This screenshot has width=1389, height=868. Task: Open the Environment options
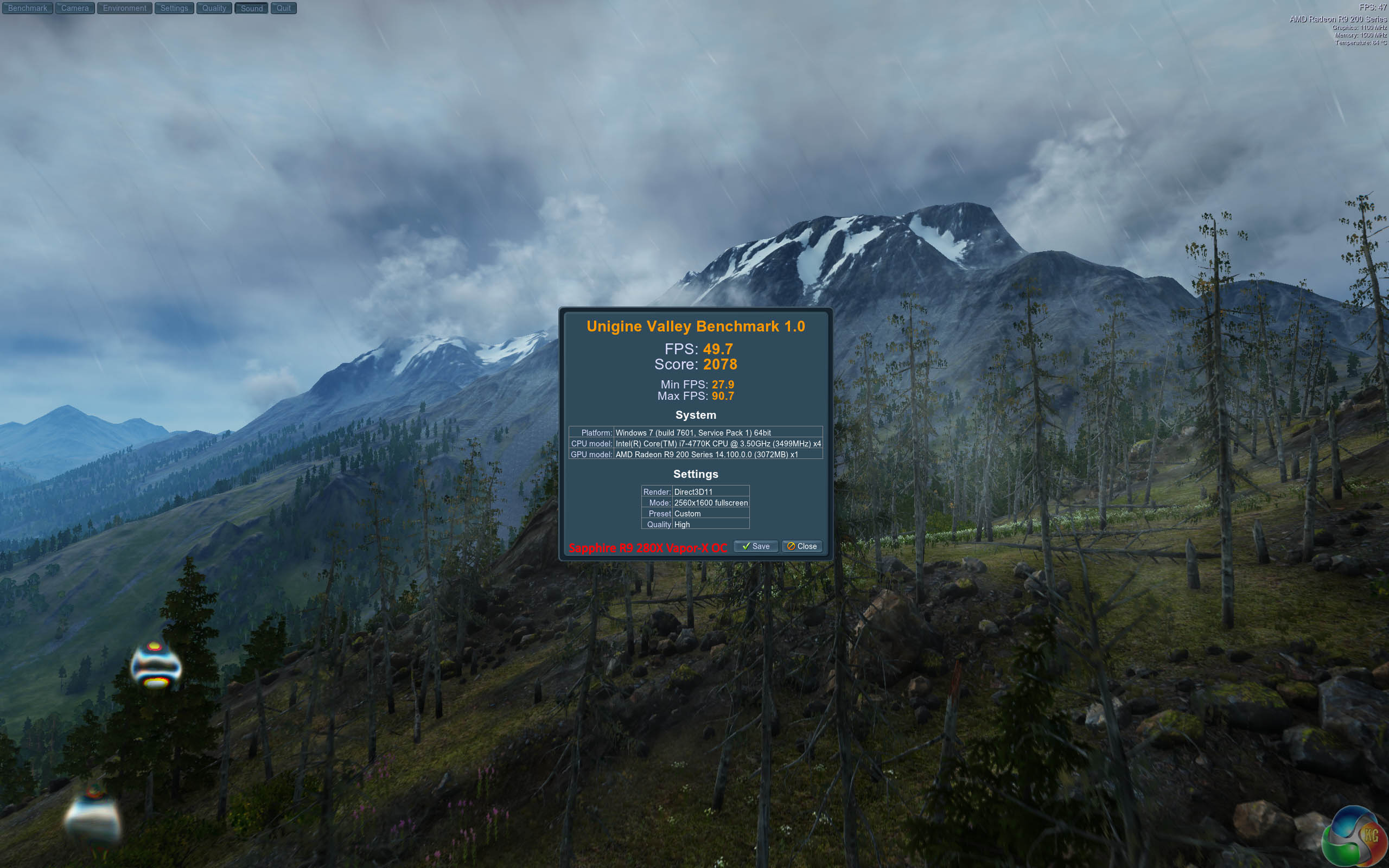point(125,8)
